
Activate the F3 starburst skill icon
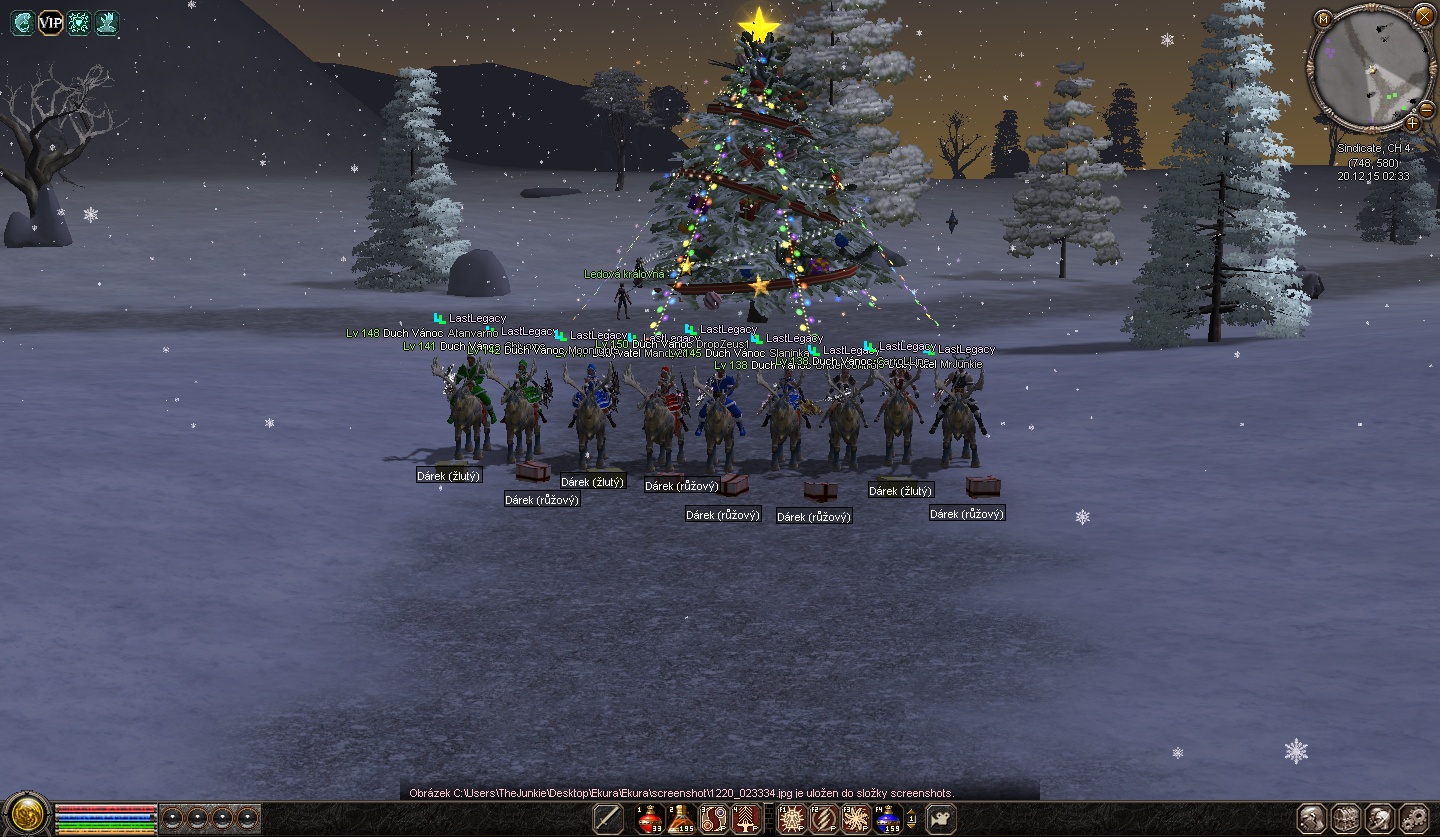(x=856, y=819)
